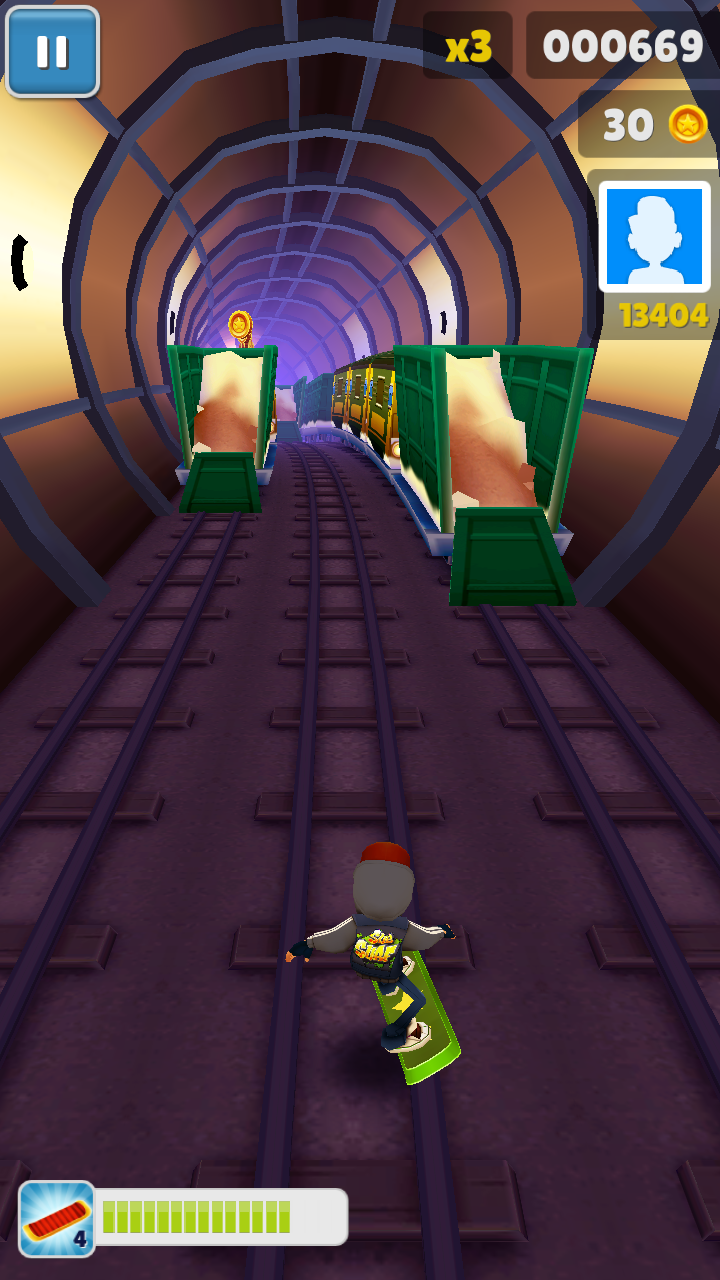Open the friend profile avatar
Viewport: 720px width, 1280px height.
pyautogui.click(x=654, y=237)
